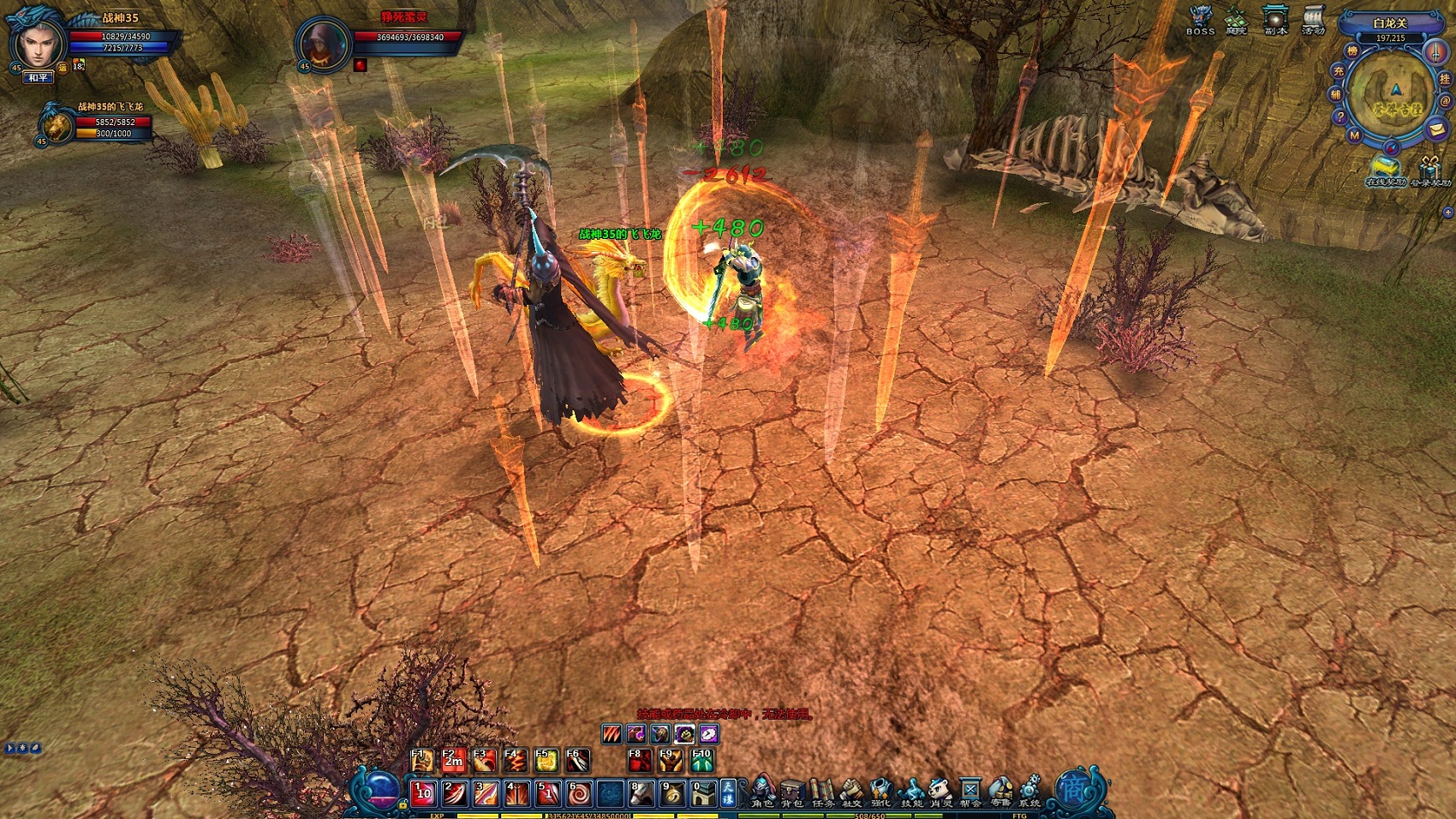Use the spiral skill in slot 6
The width and height of the screenshot is (1456, 819).
click(x=579, y=793)
